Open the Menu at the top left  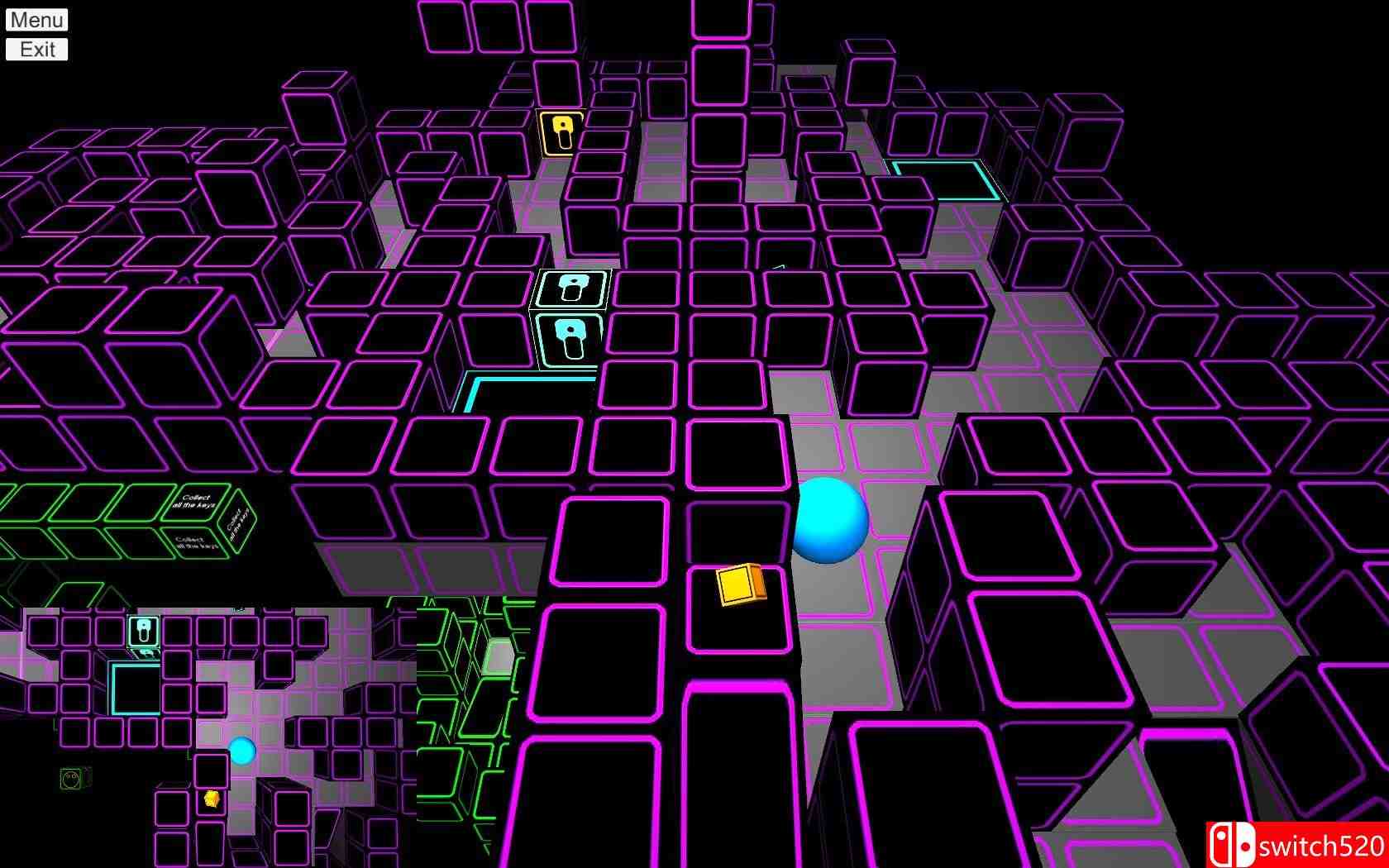pyautogui.click(x=36, y=20)
